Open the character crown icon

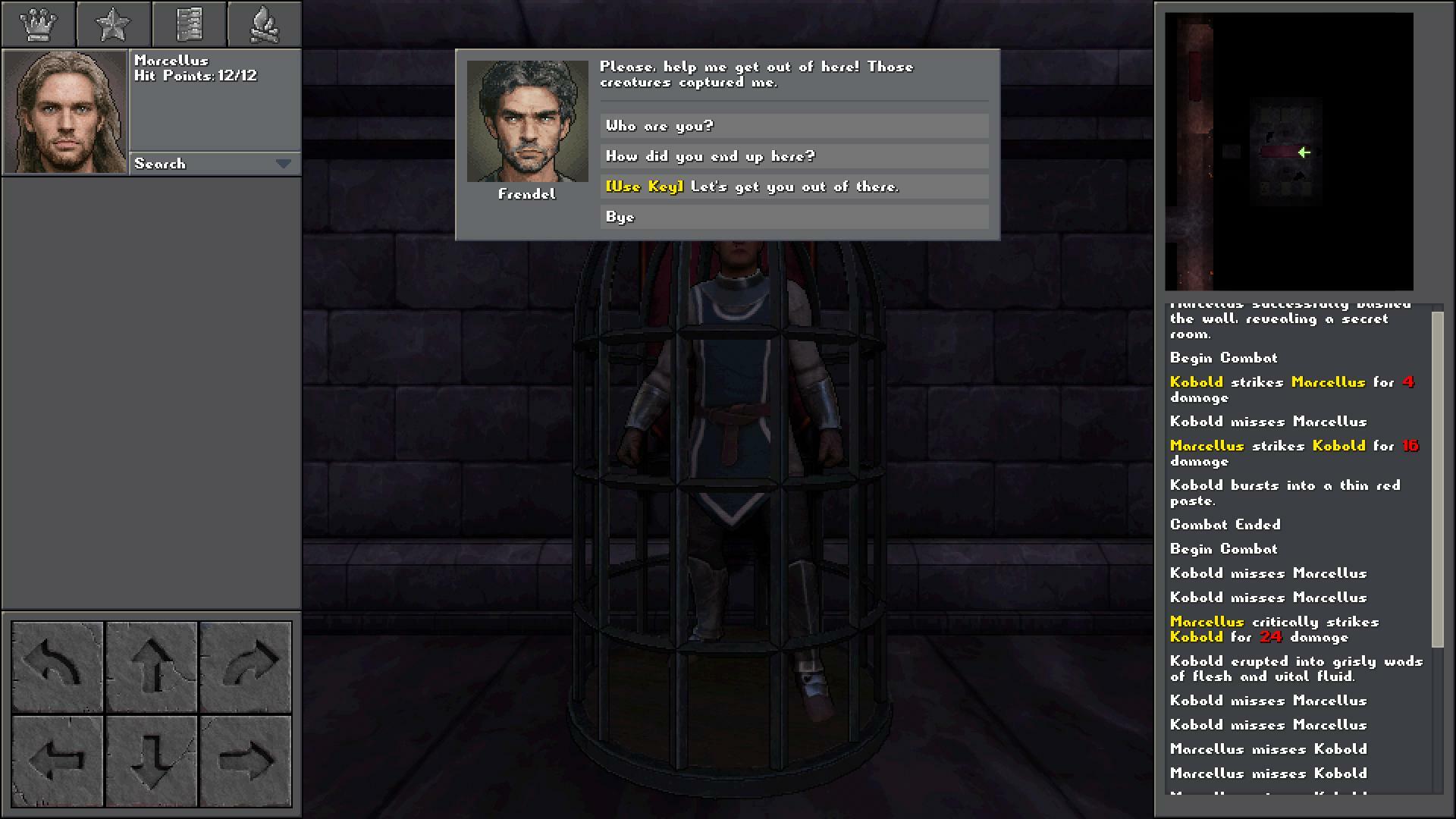coord(39,24)
